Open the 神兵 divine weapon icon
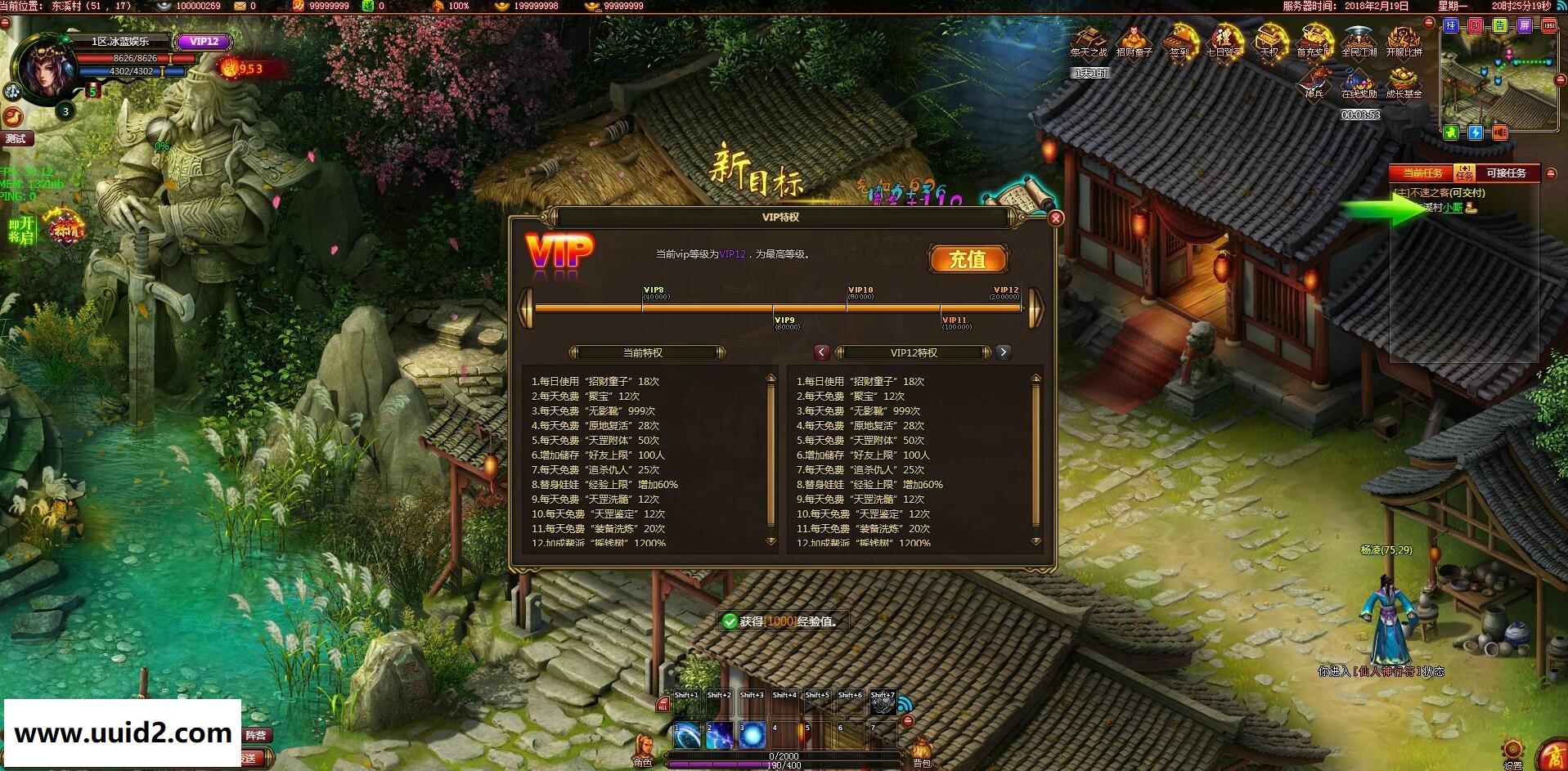 point(1314,78)
